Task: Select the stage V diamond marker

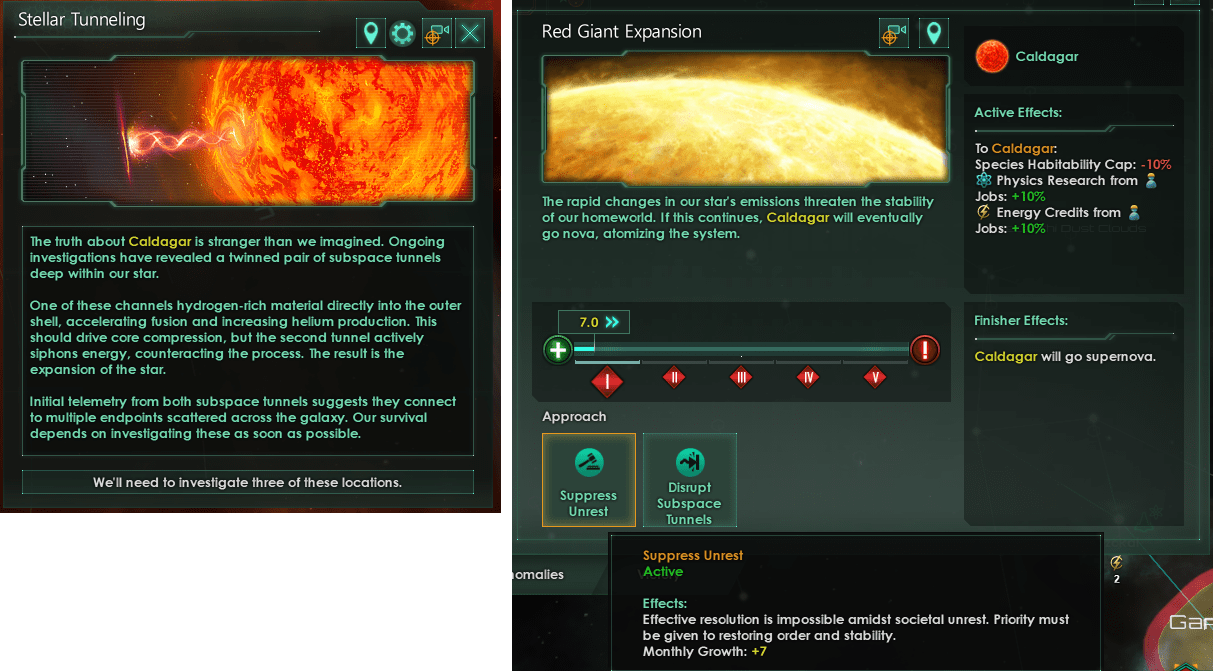Action: [x=875, y=377]
